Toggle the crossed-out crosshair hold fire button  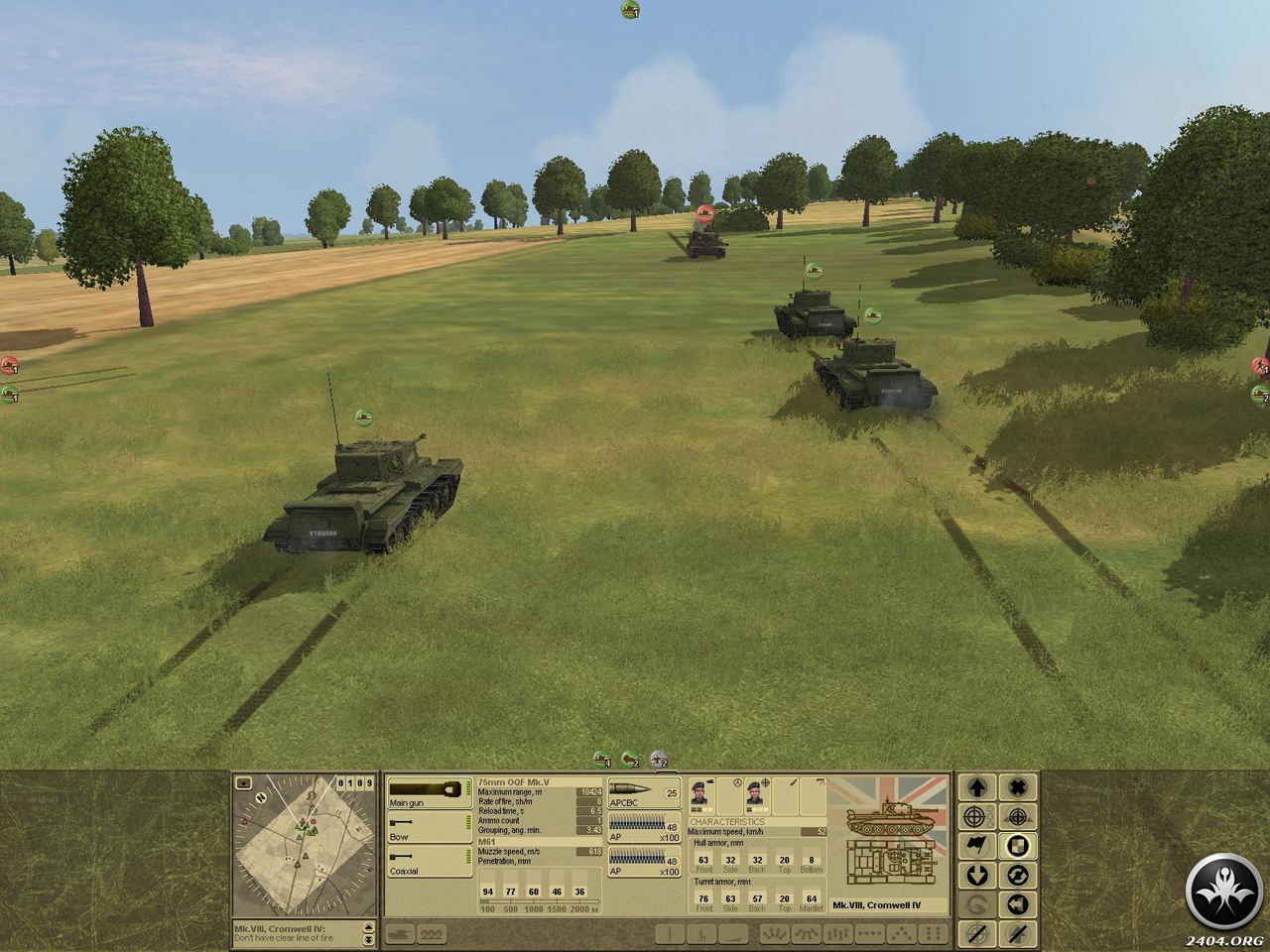tap(977, 933)
